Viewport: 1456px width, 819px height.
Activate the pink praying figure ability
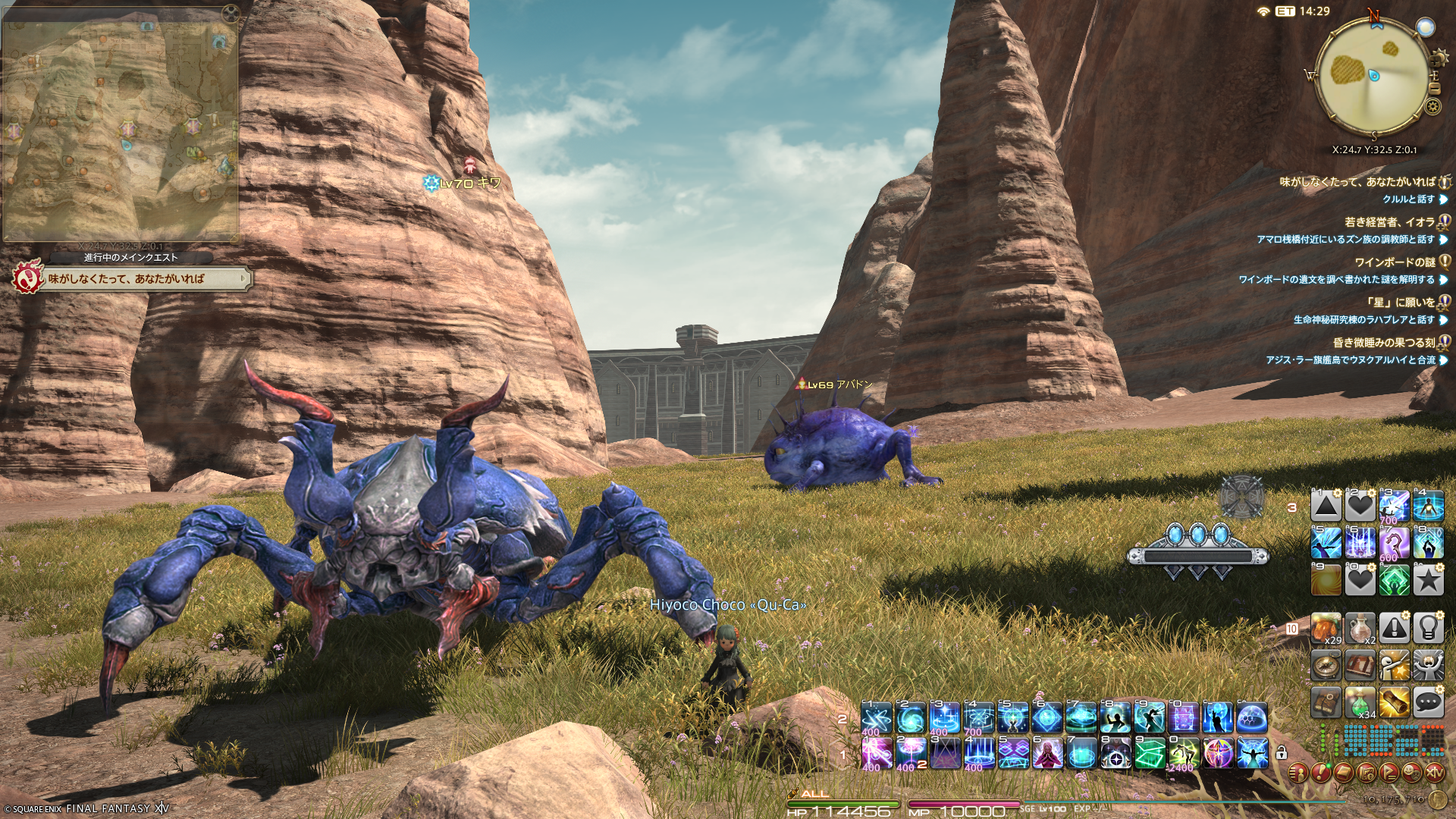1047,754
